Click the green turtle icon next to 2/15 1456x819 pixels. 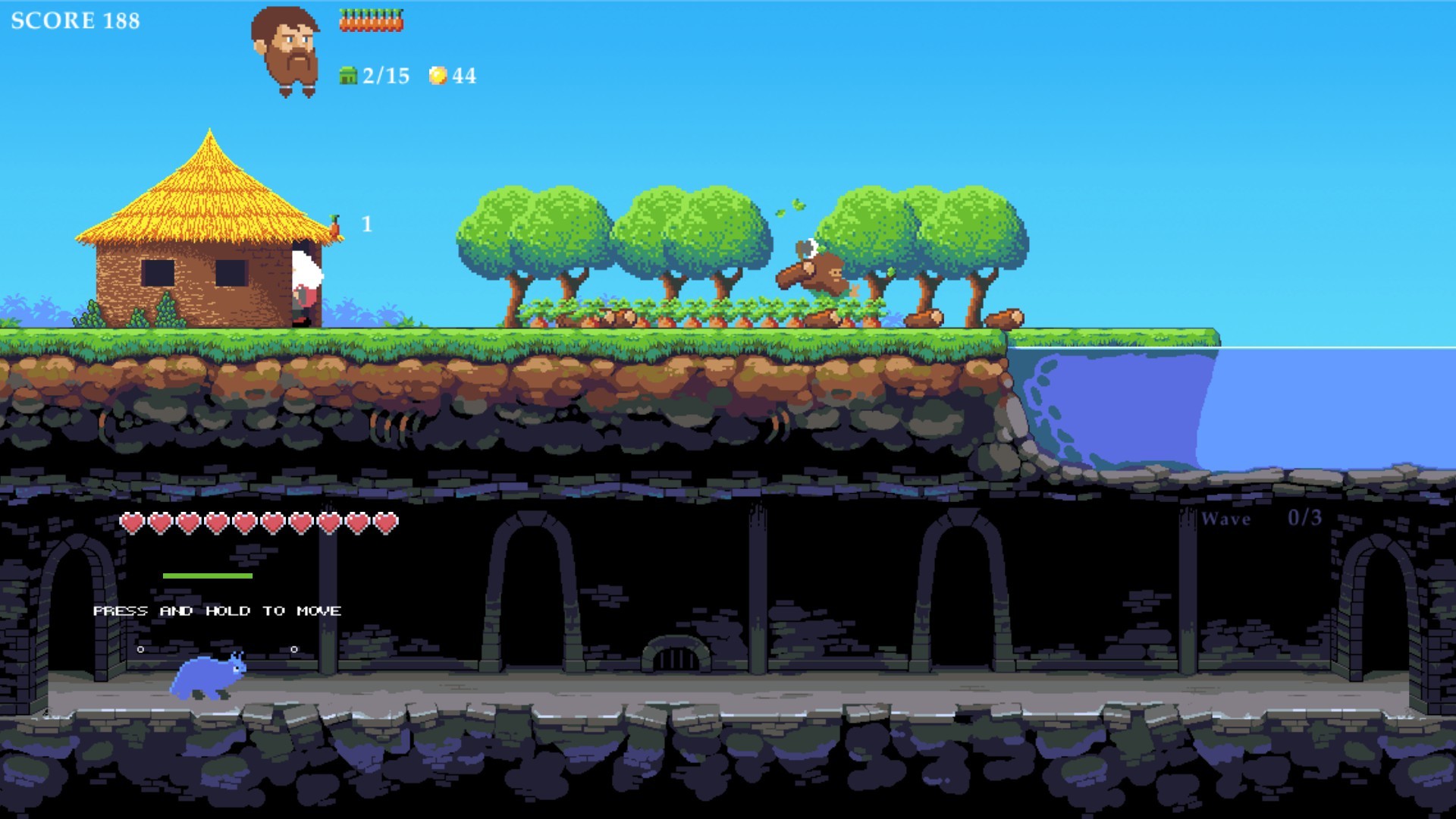[x=347, y=74]
